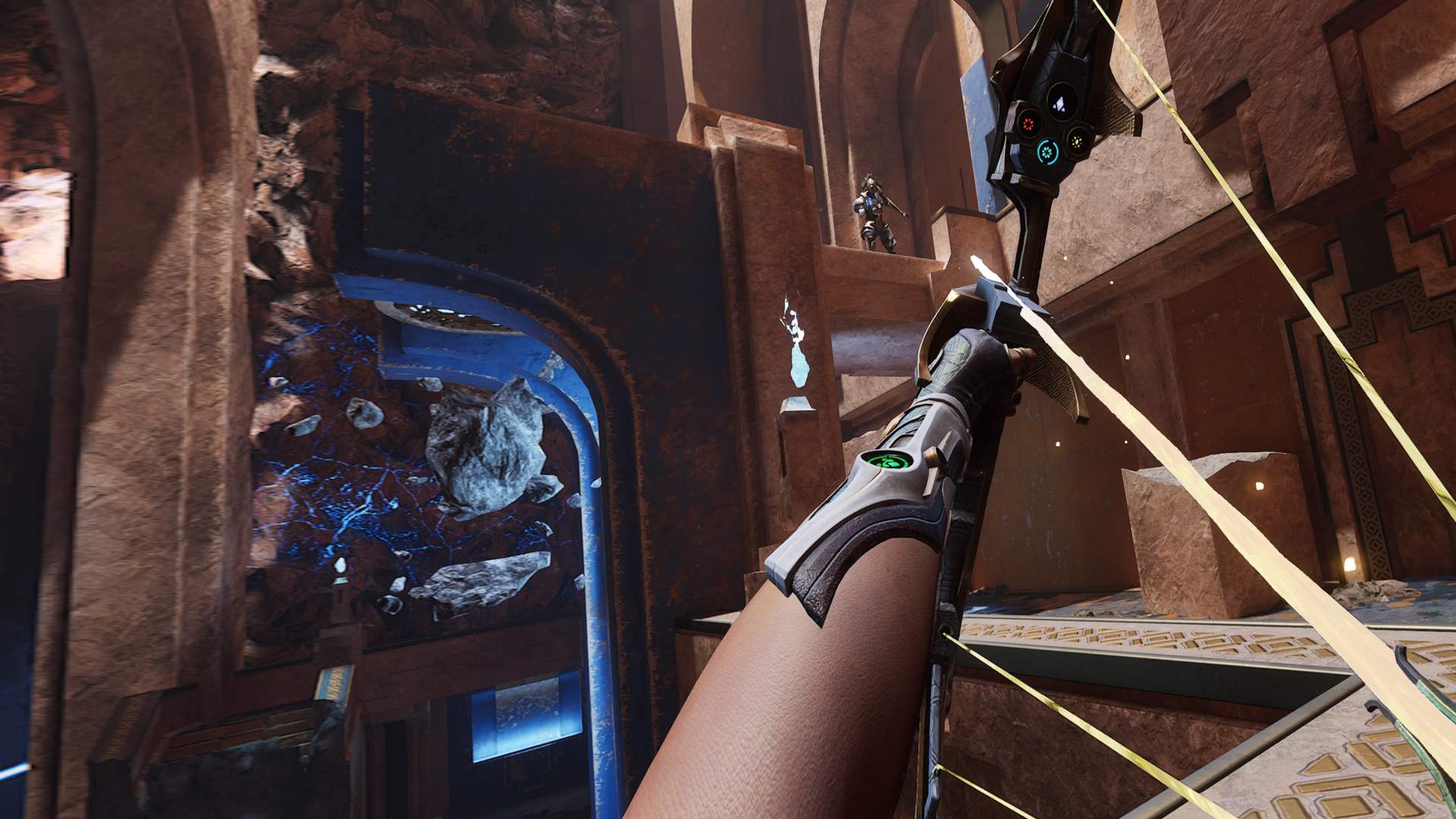Activate the cyan ringed arrow icon
This screenshot has width=1456, height=819.
[x=1048, y=152]
